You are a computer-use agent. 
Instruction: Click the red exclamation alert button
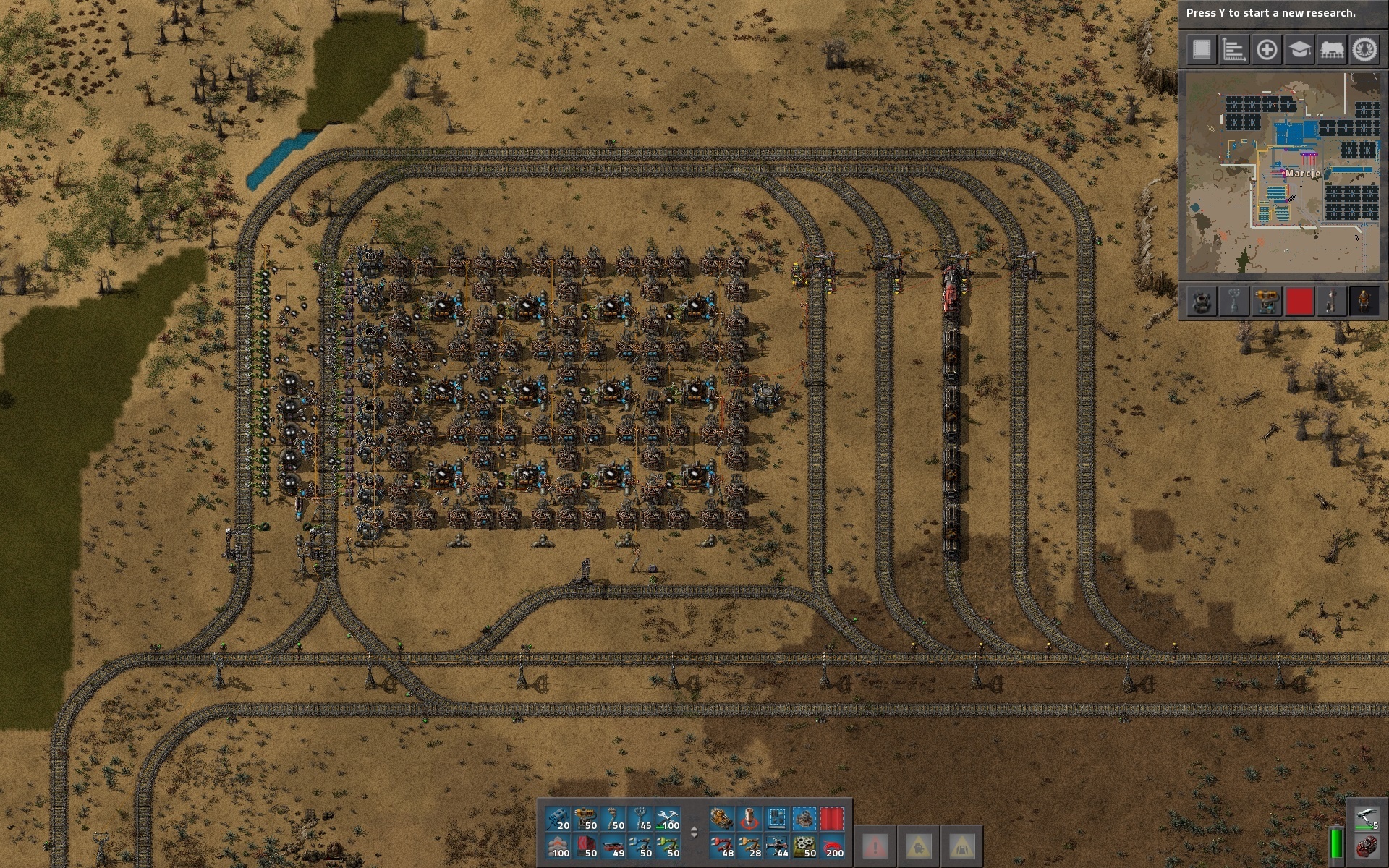click(875, 845)
